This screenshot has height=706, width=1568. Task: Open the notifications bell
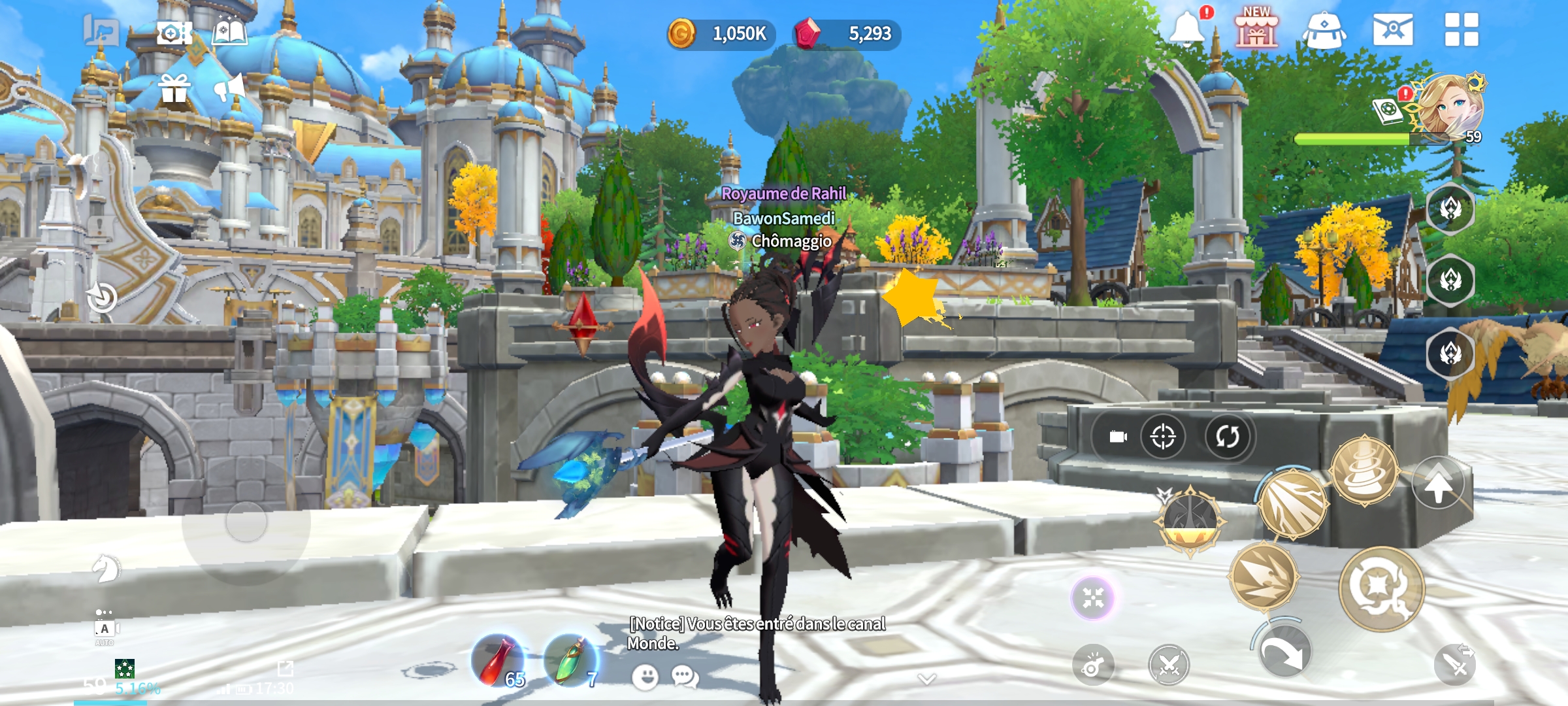click(x=1186, y=29)
